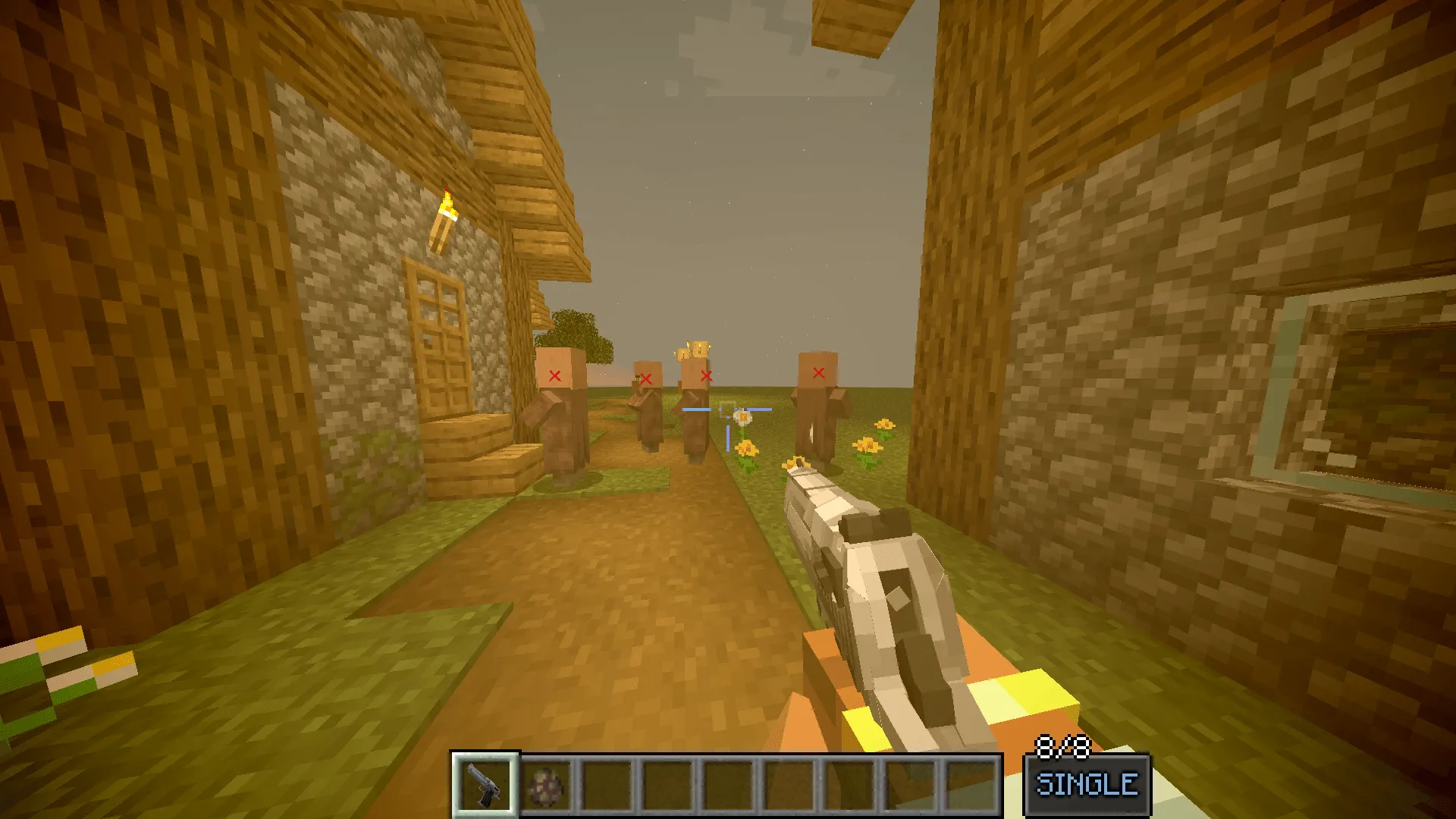This screenshot has height=819, width=1456.
Task: Click the red X on the middle villager
Action: point(646,378)
